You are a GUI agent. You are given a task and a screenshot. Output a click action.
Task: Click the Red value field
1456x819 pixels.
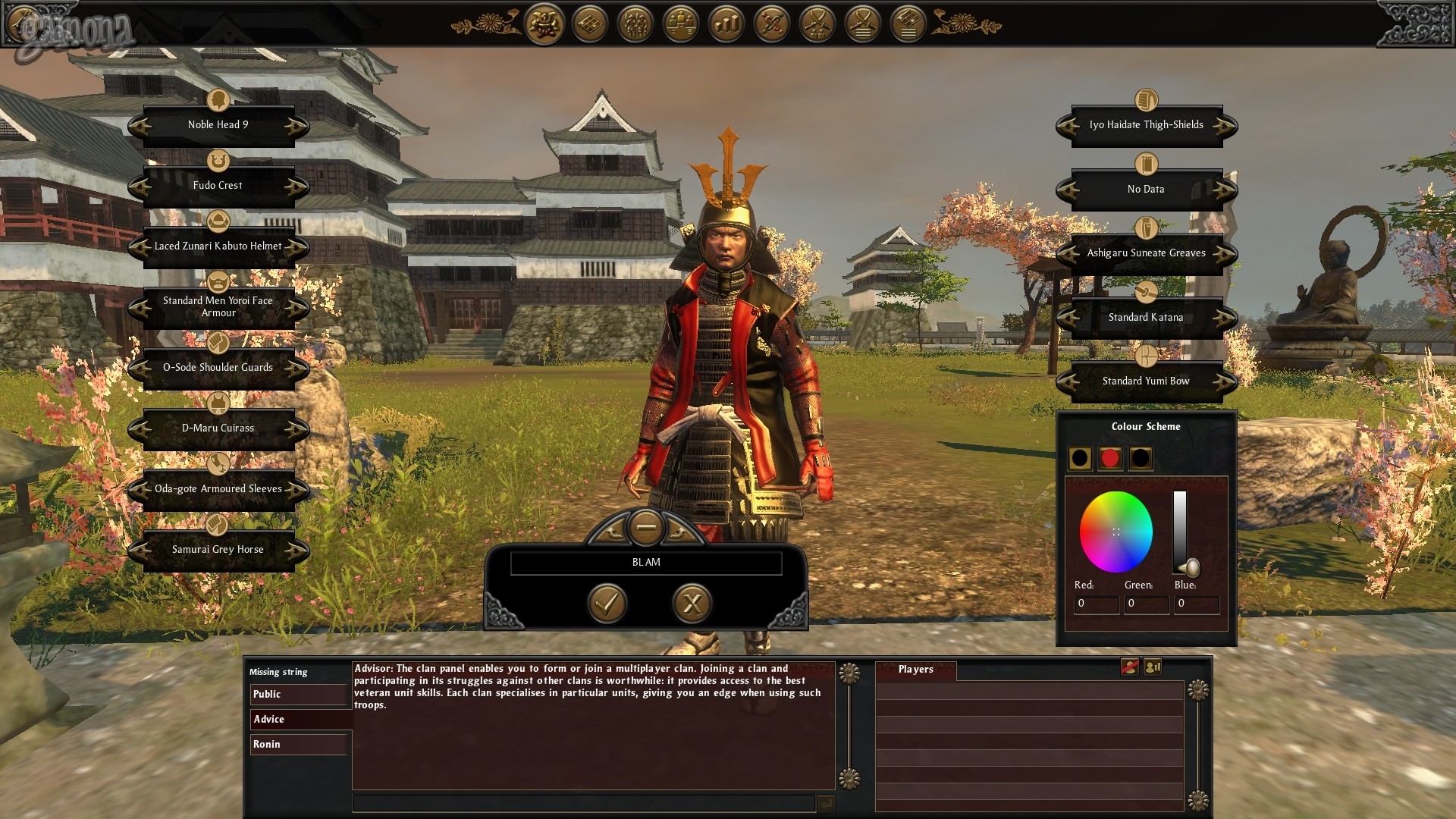click(x=1096, y=604)
